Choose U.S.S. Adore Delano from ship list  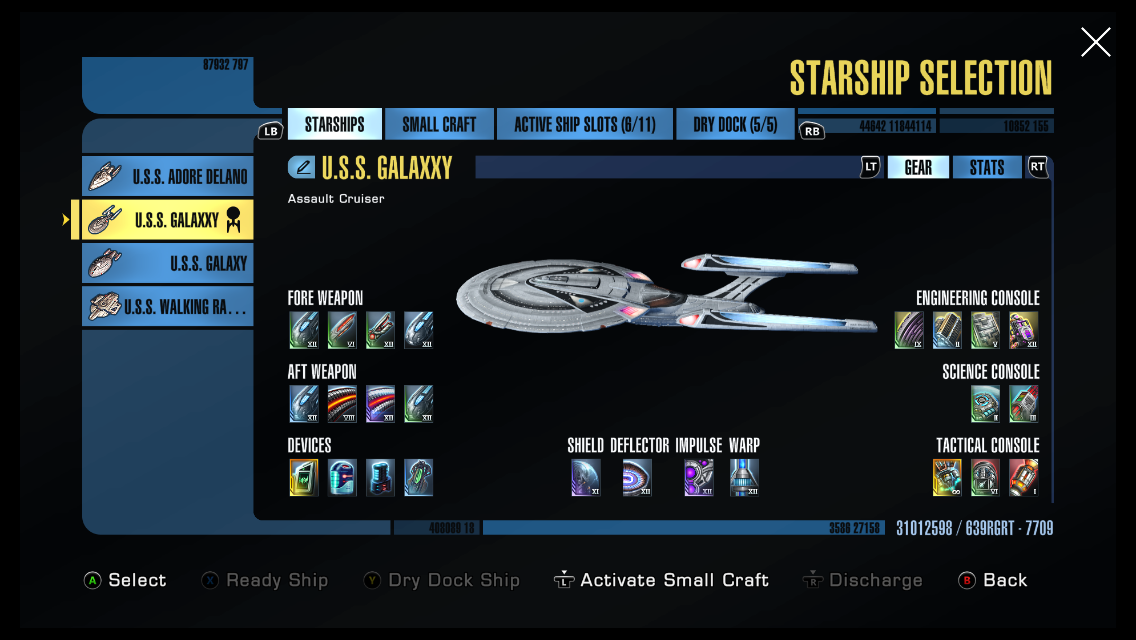point(168,177)
